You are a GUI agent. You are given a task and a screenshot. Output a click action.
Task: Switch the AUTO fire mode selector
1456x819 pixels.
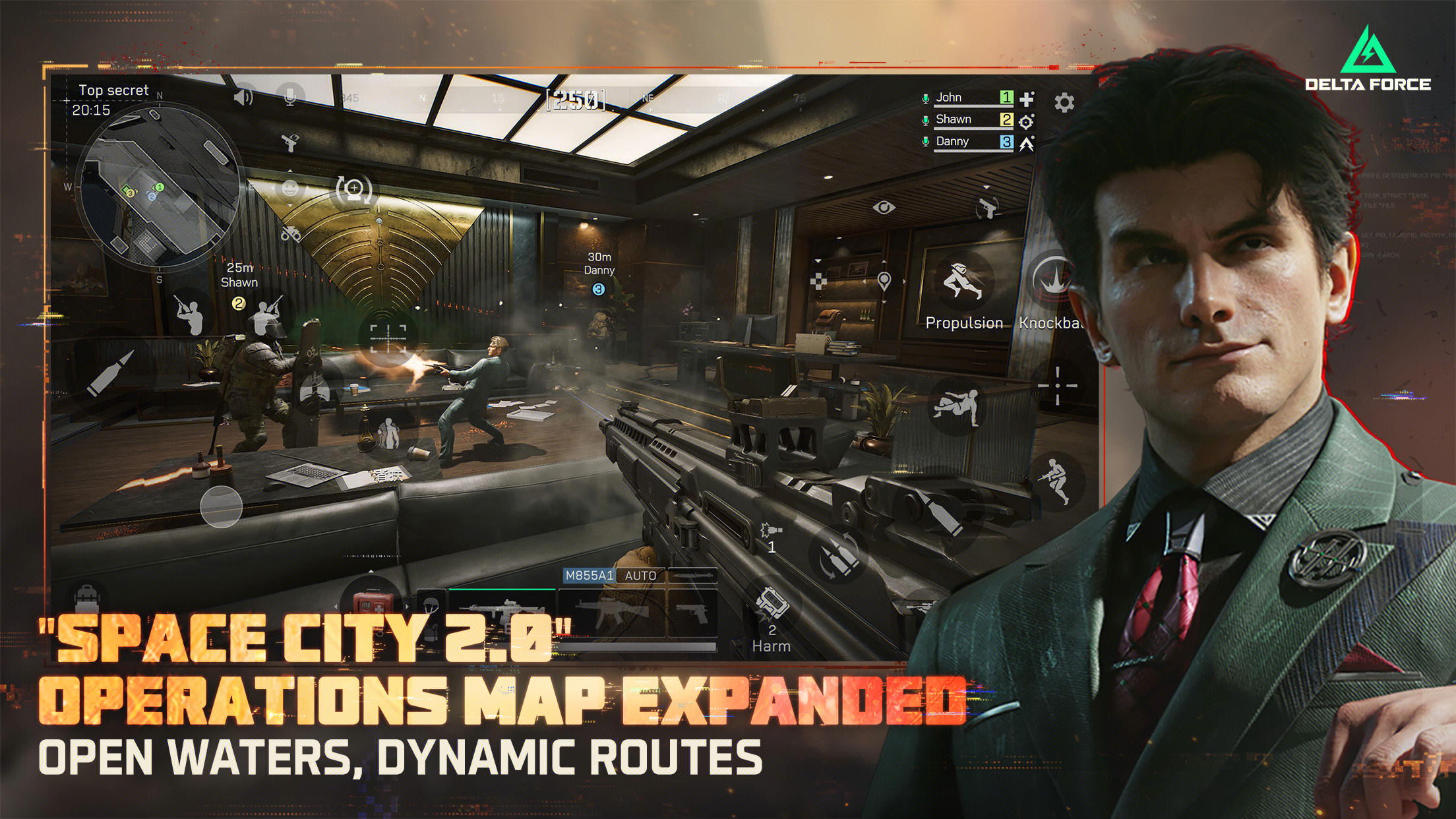click(x=640, y=576)
